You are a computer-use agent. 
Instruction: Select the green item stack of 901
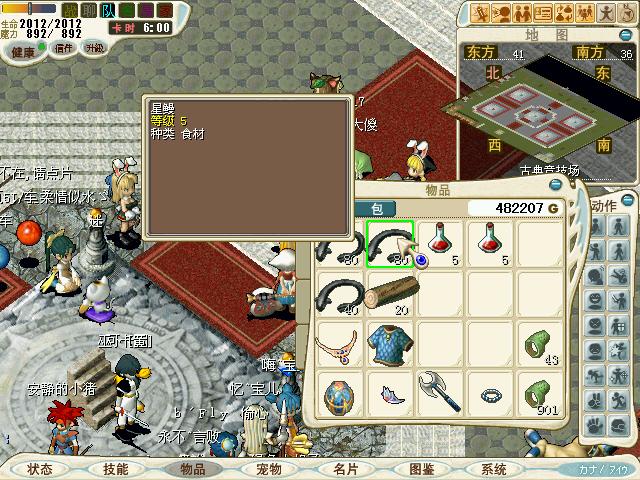[540, 393]
